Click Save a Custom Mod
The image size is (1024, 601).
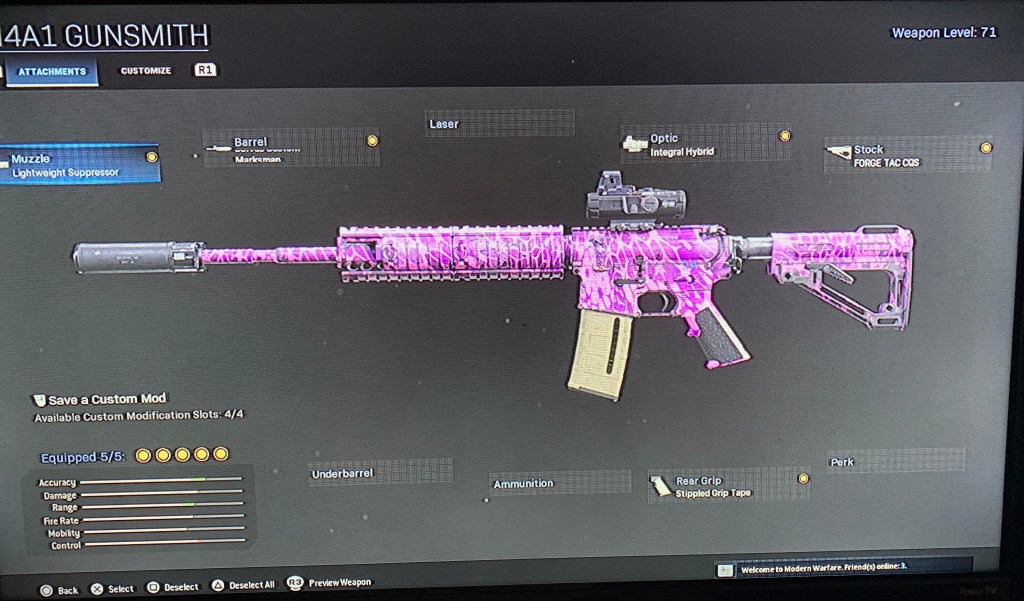[107, 399]
